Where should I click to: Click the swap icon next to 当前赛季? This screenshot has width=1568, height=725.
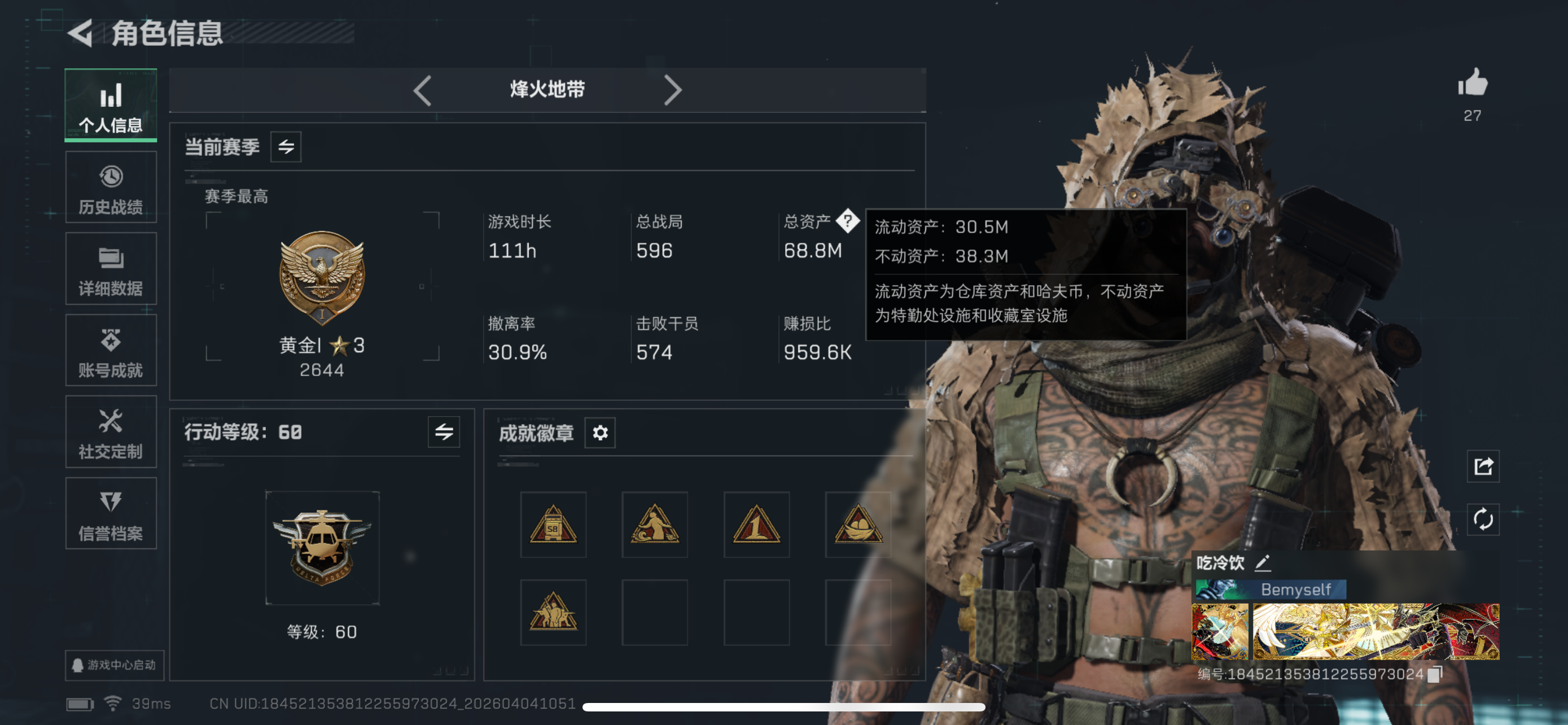(286, 147)
